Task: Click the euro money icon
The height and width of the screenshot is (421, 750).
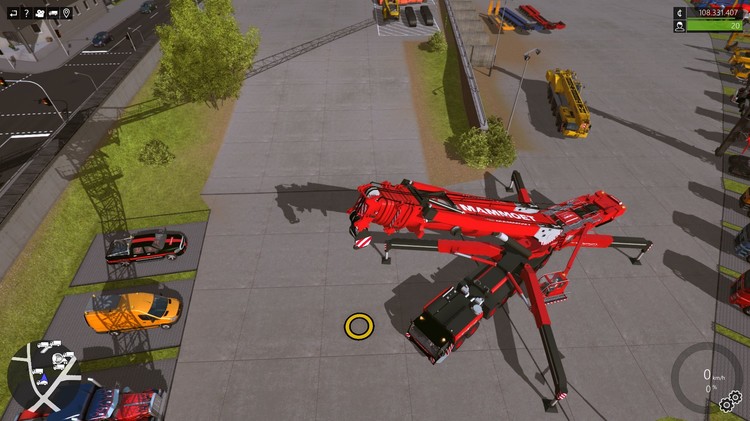Action: (681, 13)
